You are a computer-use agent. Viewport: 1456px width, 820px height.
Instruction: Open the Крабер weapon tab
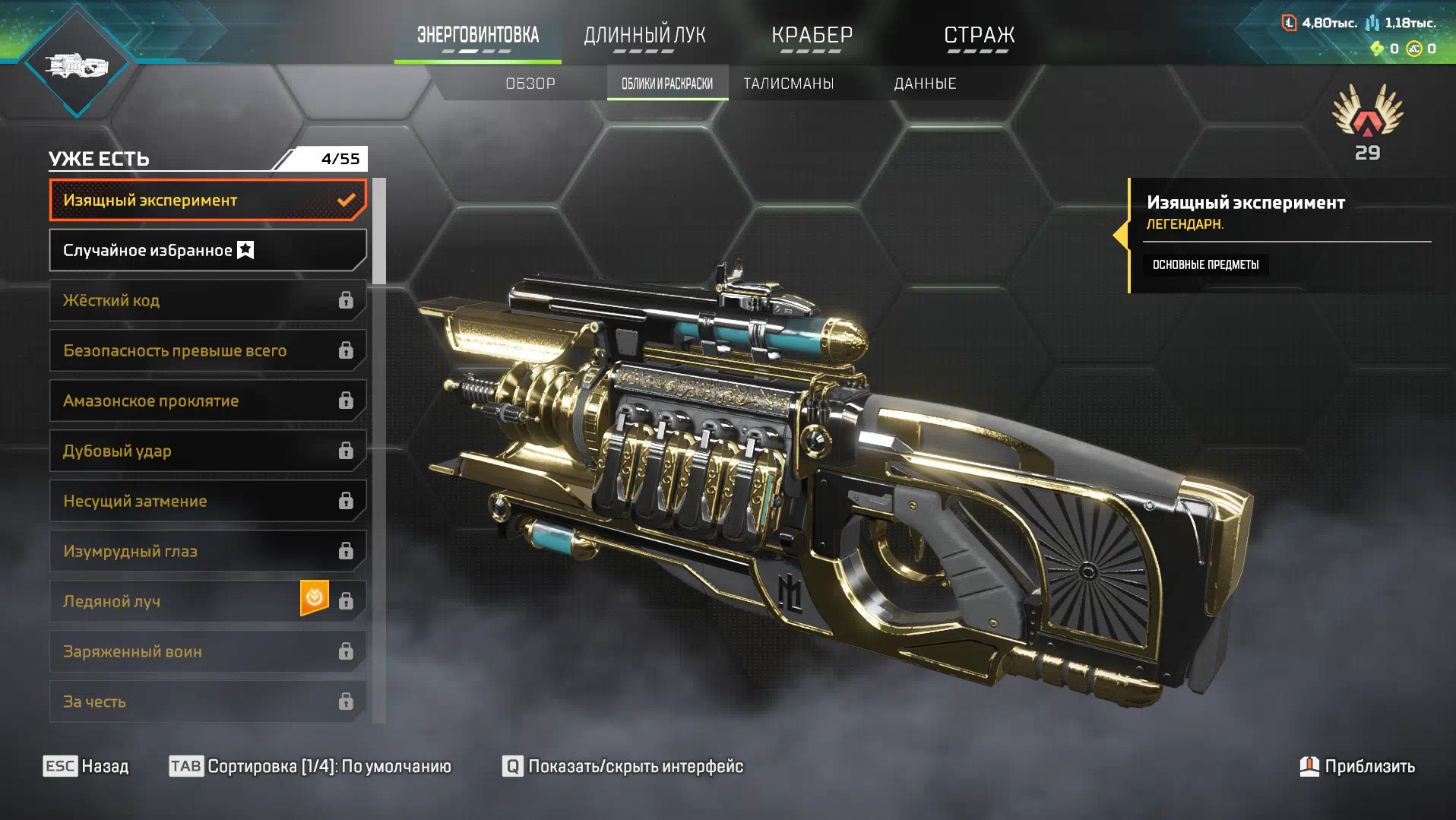pyautogui.click(x=812, y=36)
